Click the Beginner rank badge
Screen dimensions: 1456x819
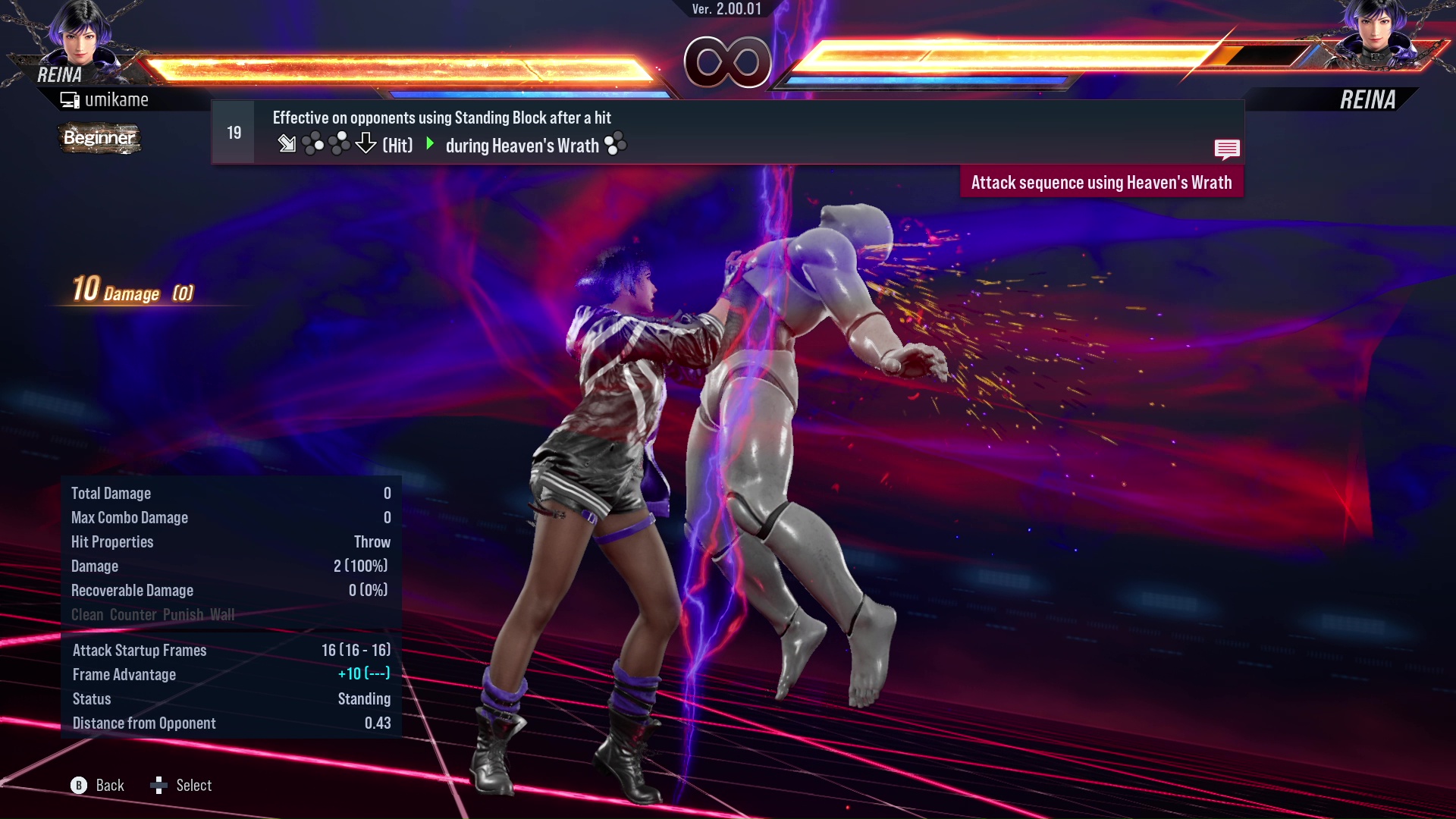pos(99,138)
